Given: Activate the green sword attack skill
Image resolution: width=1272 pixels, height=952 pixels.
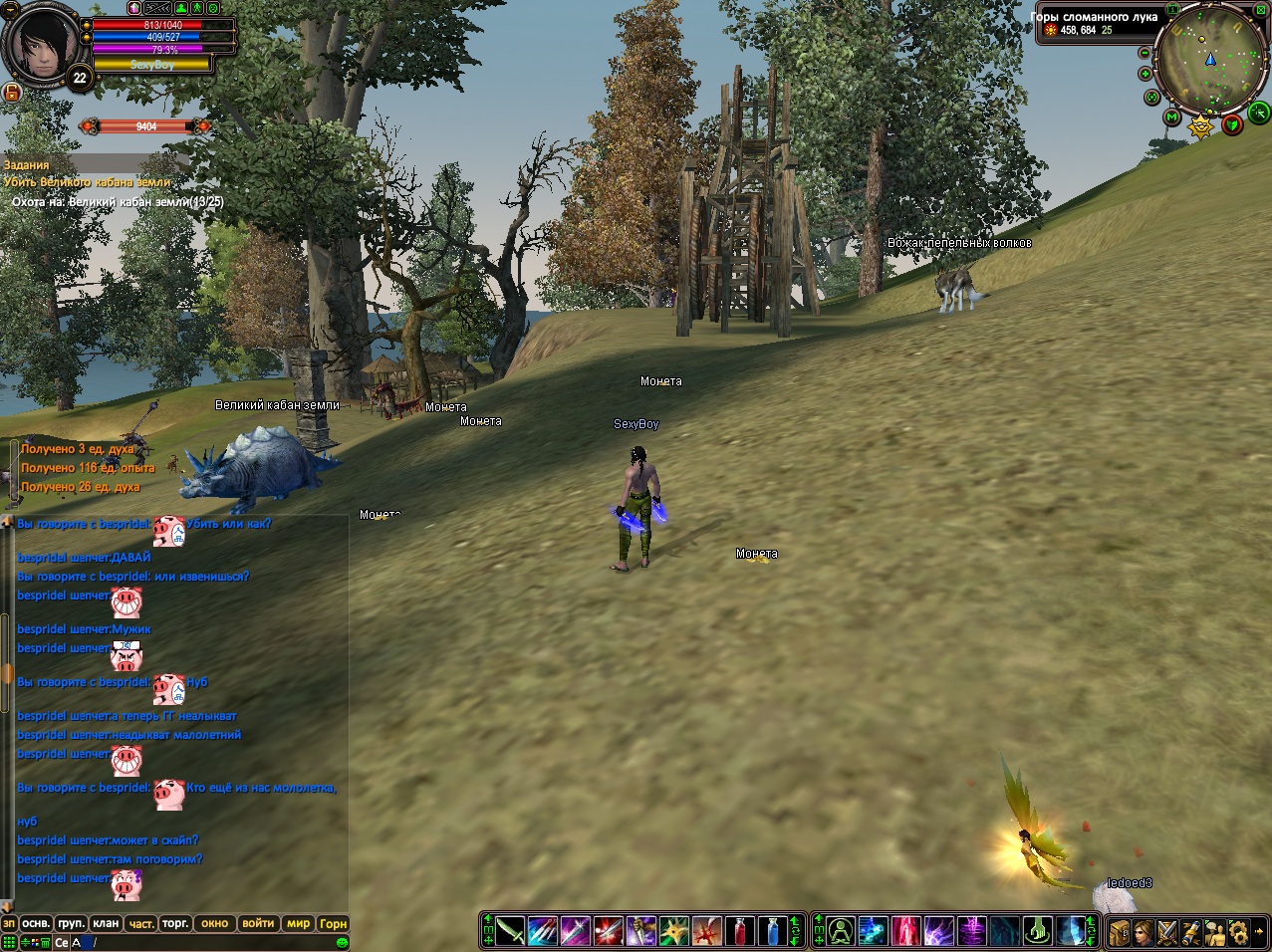Looking at the screenshot, I should tap(510, 931).
